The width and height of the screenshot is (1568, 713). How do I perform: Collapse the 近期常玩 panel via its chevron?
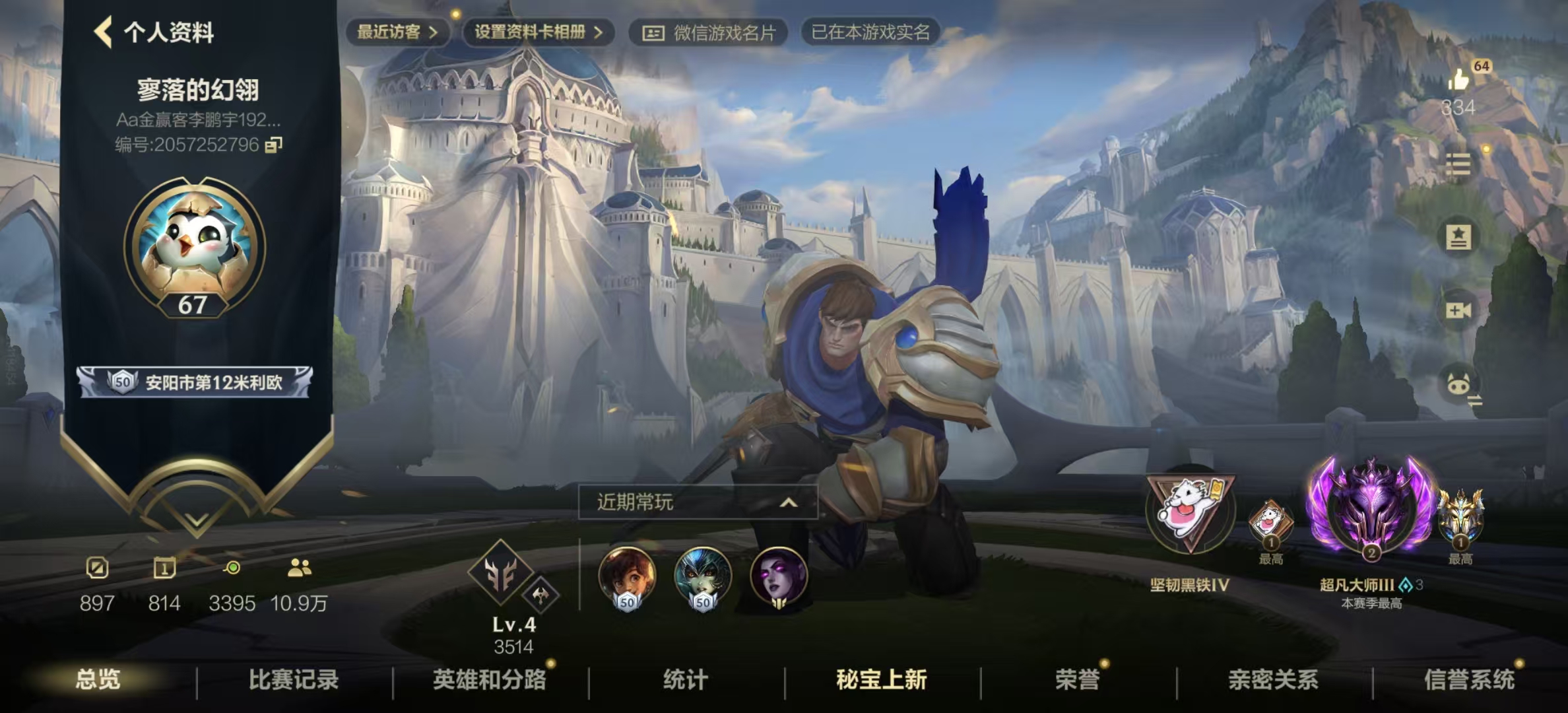pyautogui.click(x=789, y=501)
